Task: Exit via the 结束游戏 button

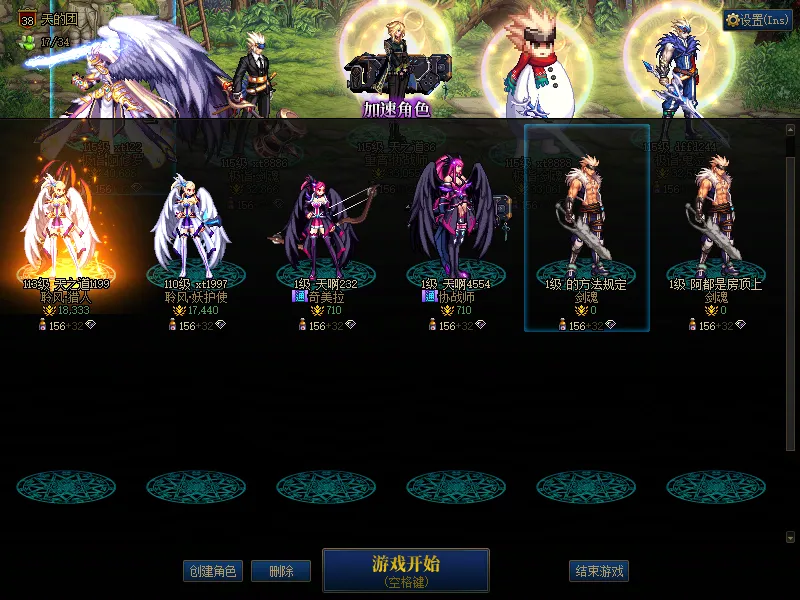Action: click(598, 571)
